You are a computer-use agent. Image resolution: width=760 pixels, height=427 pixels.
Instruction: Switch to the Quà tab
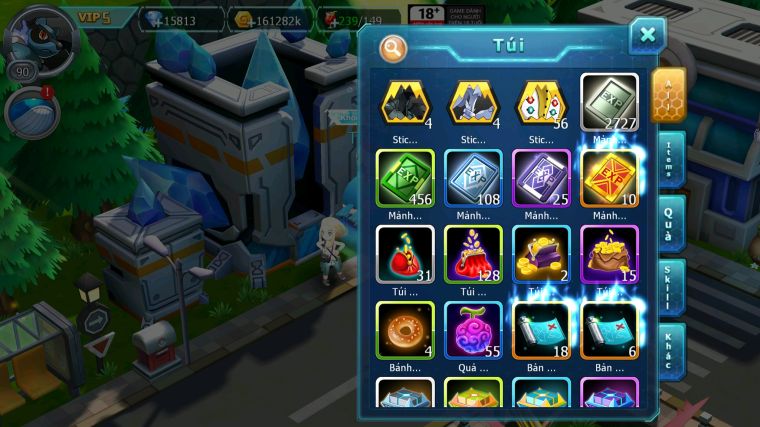pos(670,222)
